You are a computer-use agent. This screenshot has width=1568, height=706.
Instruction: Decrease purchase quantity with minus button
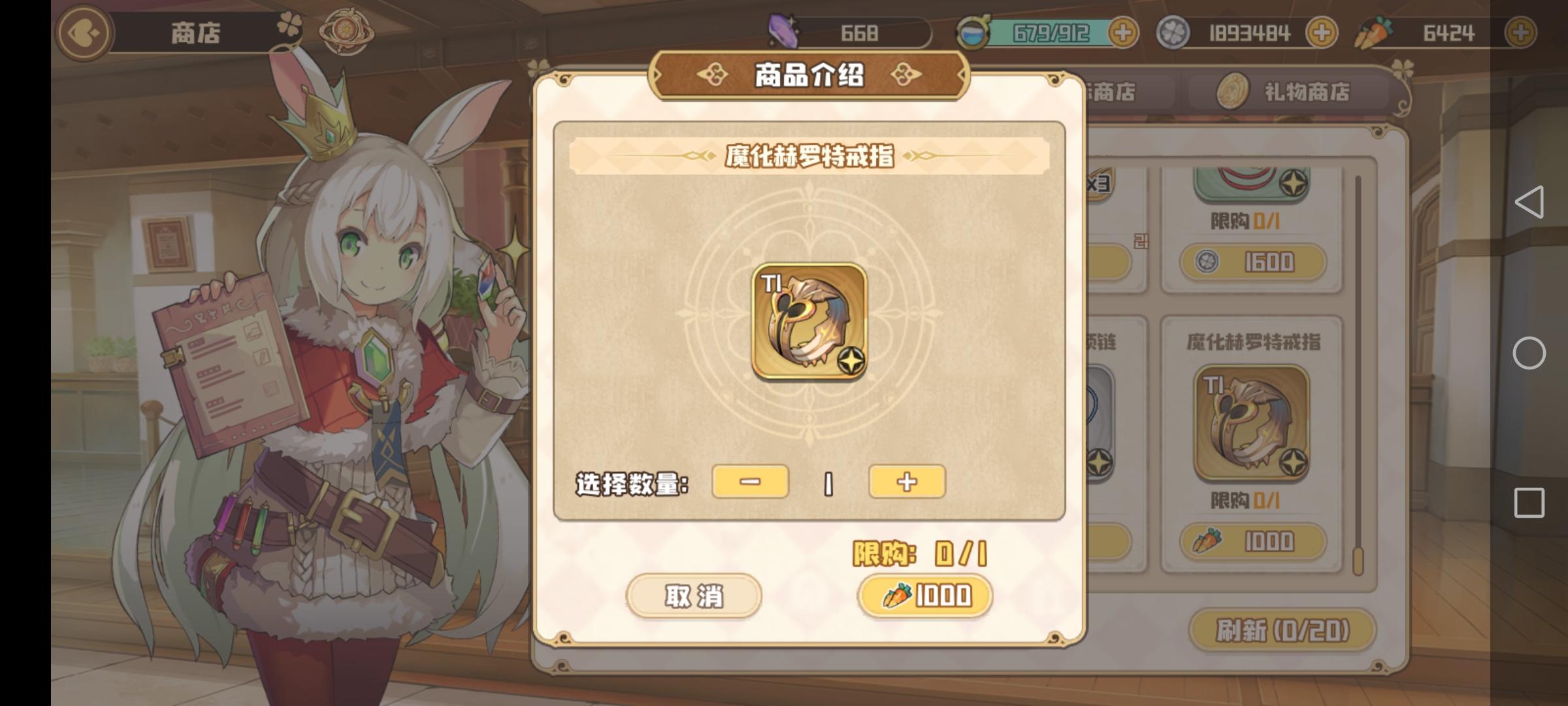coord(751,482)
